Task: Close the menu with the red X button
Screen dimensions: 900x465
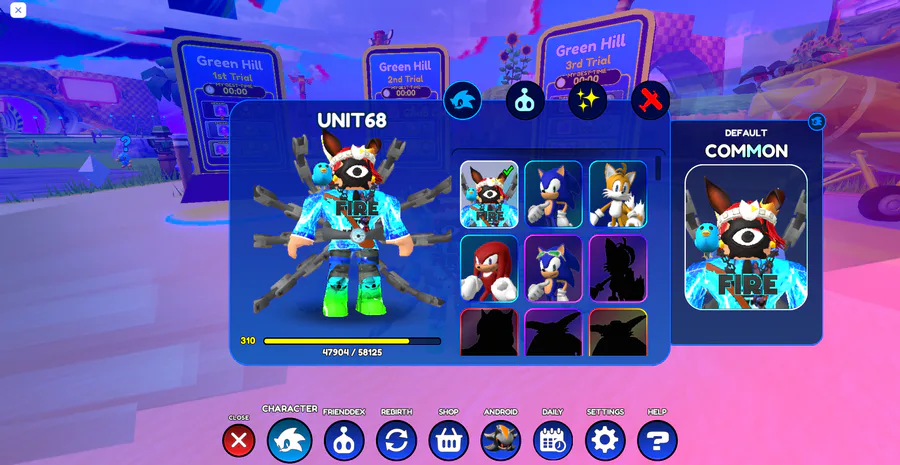Action: [x=238, y=440]
